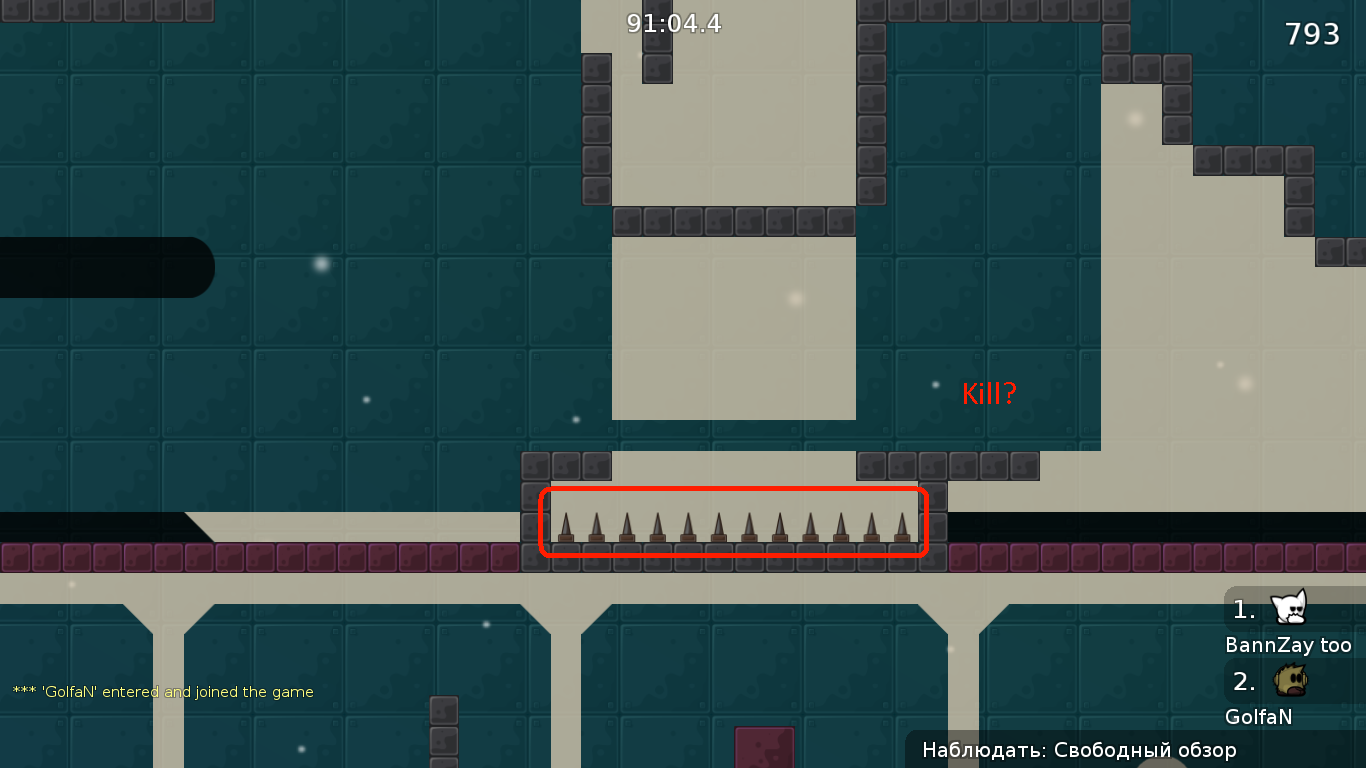This screenshot has height=768, width=1366.
Task: Open the spectate mode selector bar
Action: coord(1078,750)
